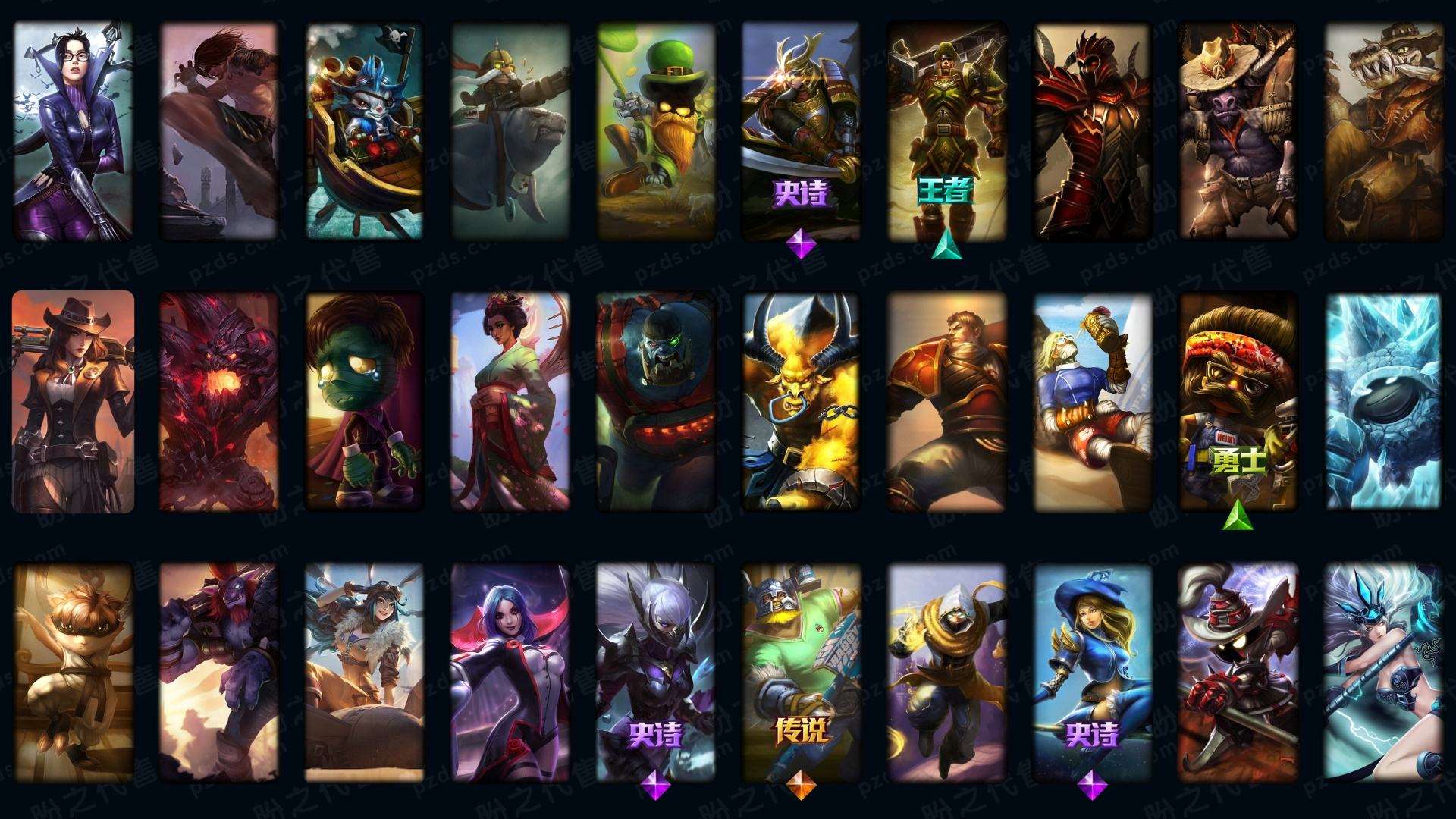Choose the blonde witch in blue hat card

1092,673
